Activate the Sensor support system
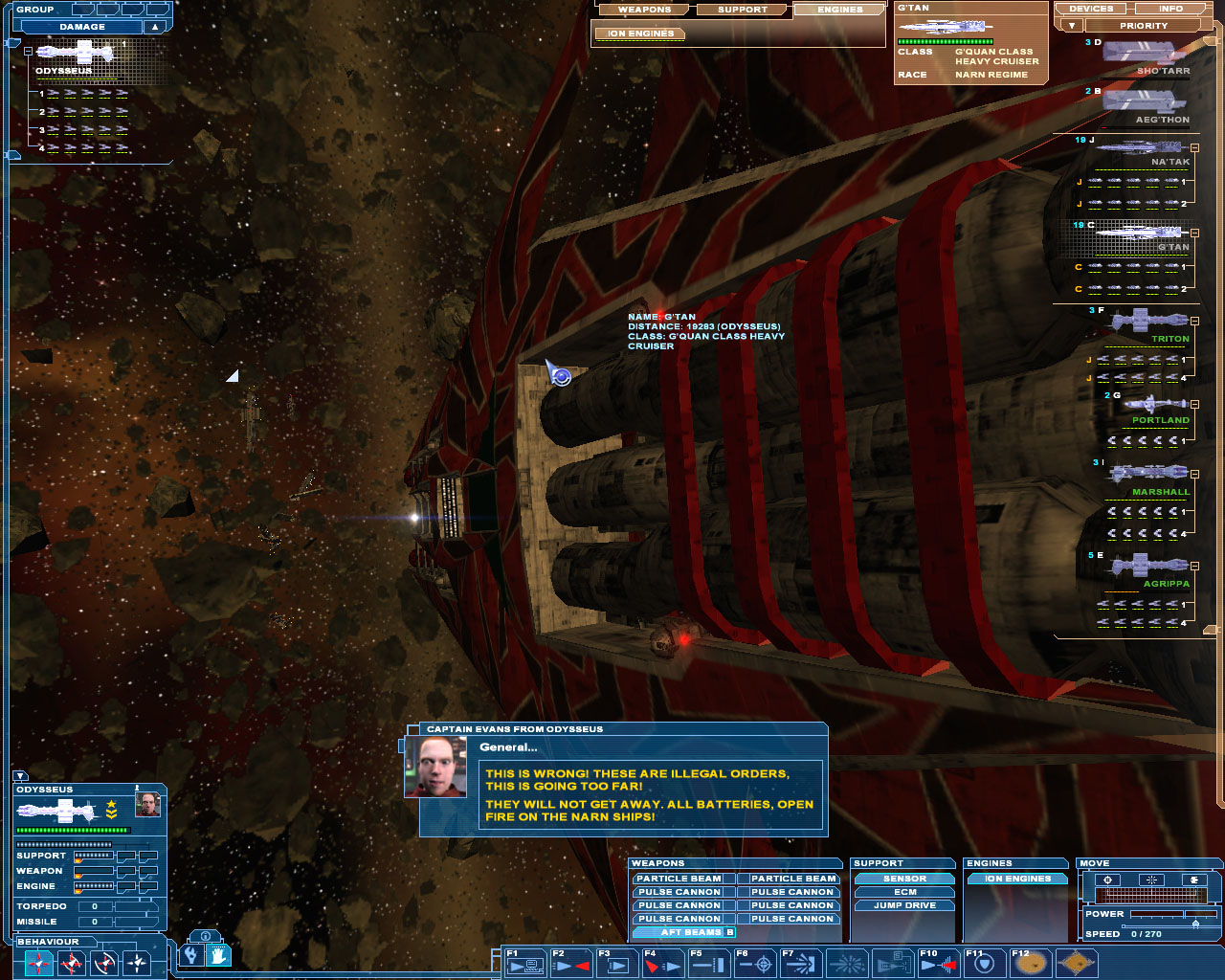The image size is (1225, 980). 904,879
